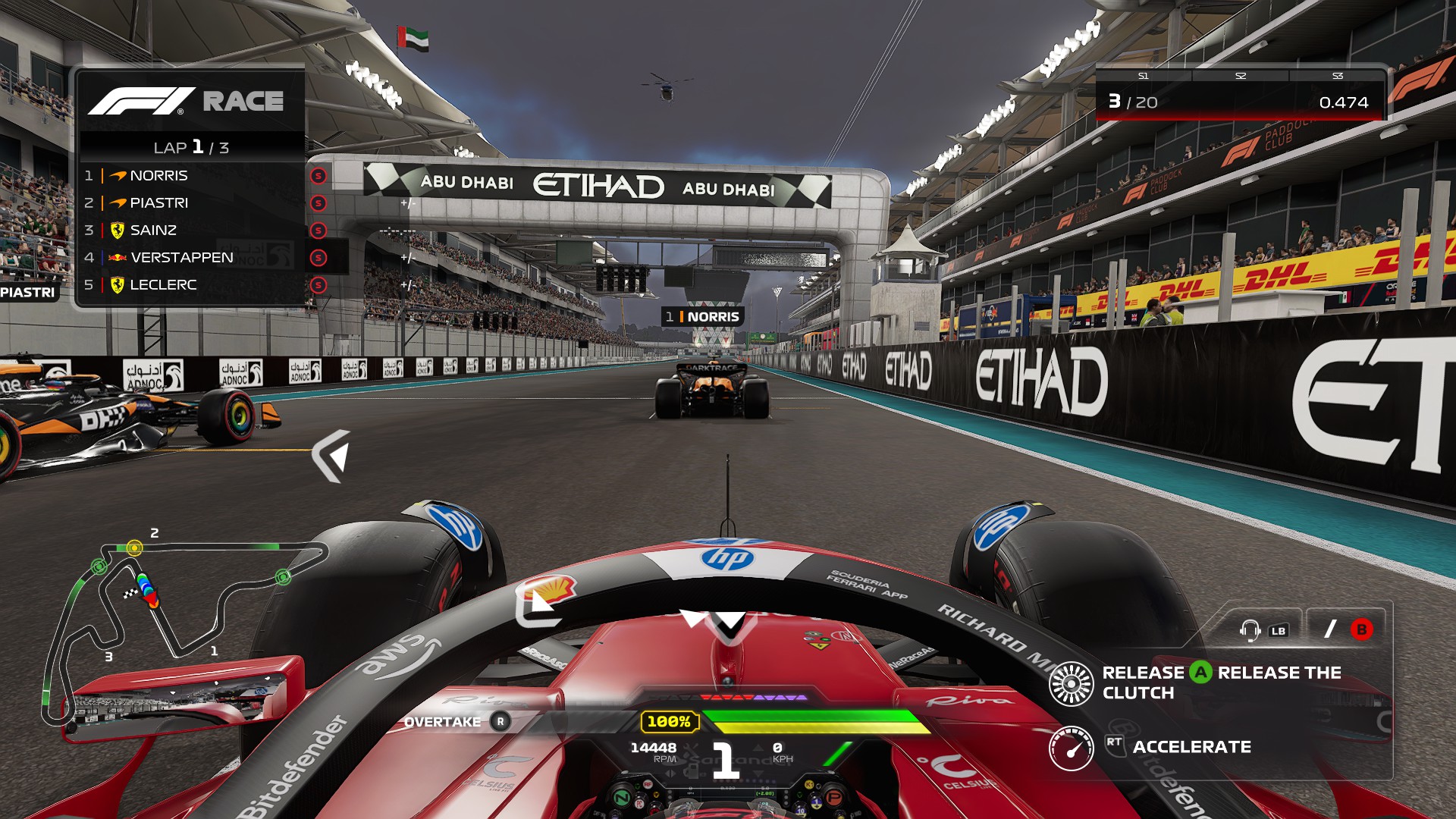
Task: Select Verstappen's leaderboard entry
Action: click(x=181, y=258)
